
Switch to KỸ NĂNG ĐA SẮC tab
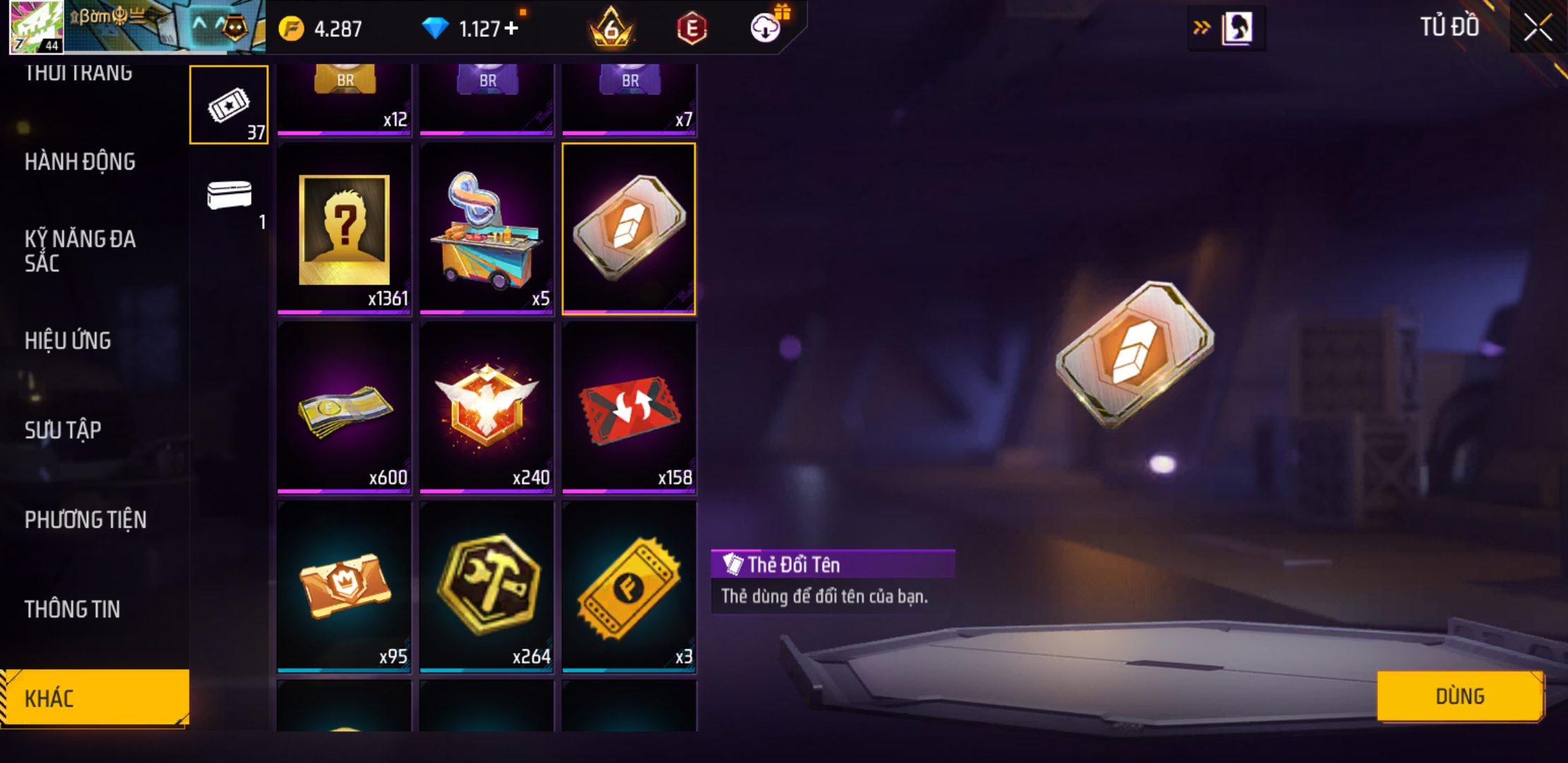pos(80,251)
